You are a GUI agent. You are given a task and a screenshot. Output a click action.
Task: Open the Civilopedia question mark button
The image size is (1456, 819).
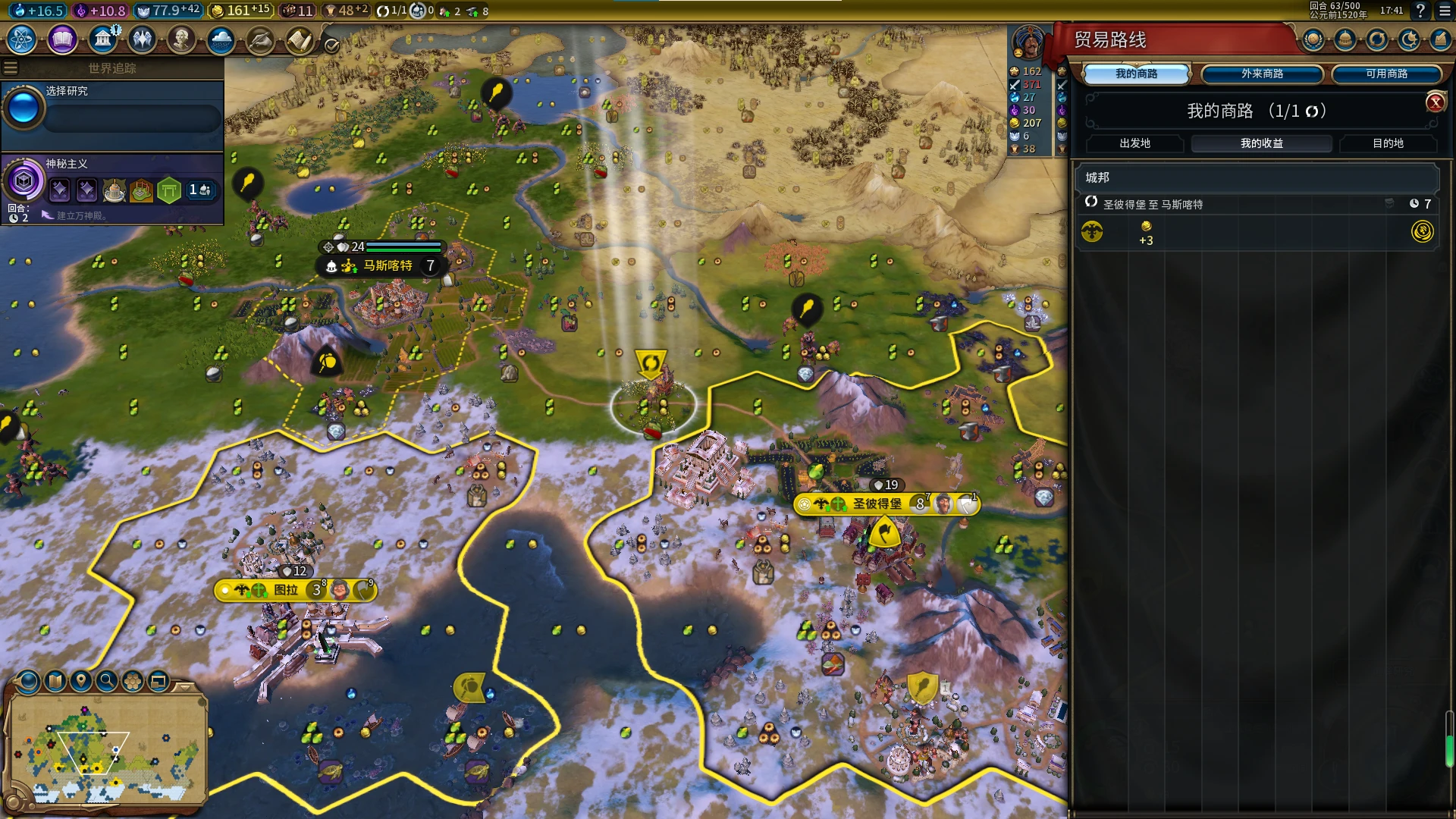coord(1420,11)
